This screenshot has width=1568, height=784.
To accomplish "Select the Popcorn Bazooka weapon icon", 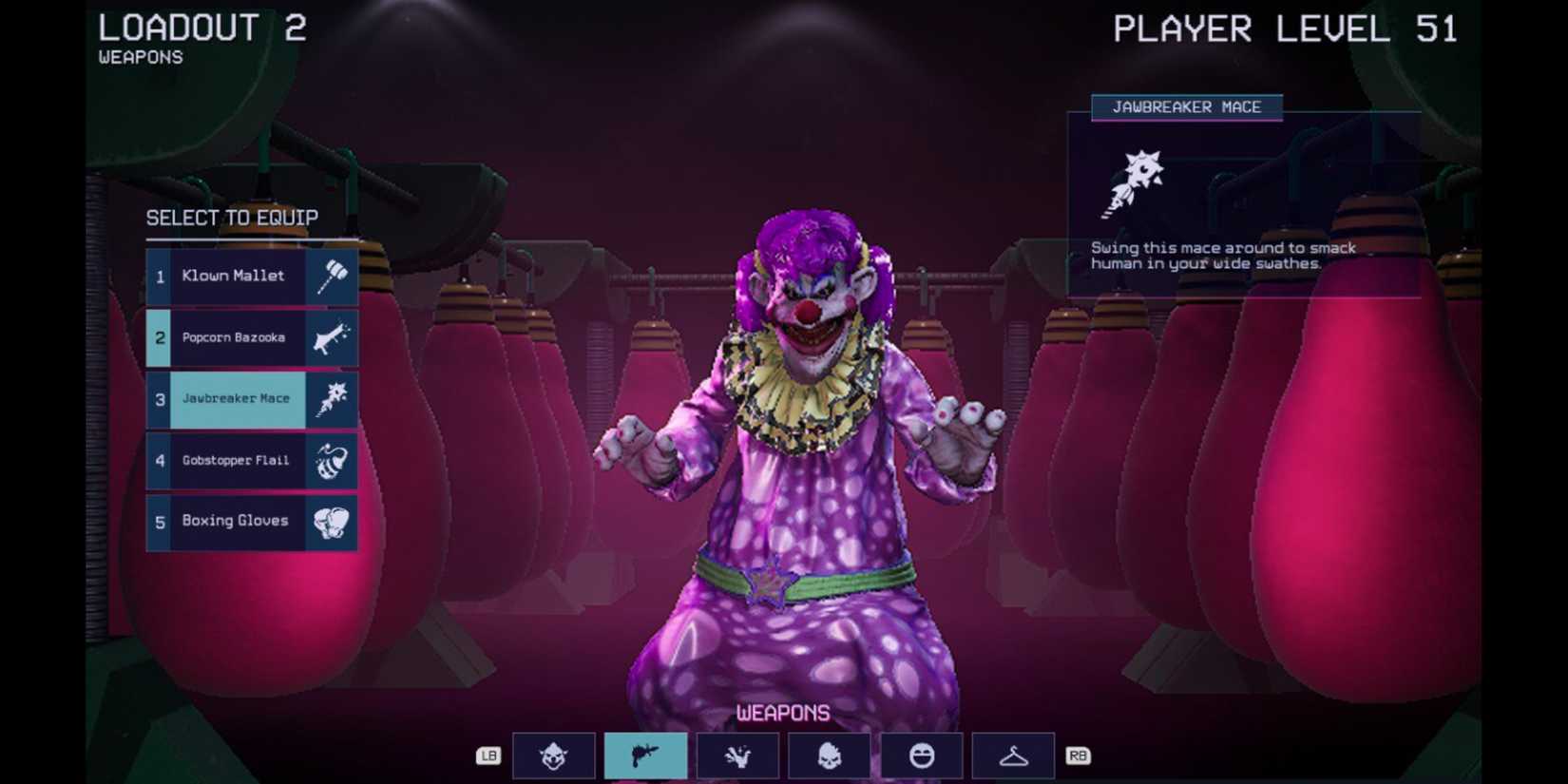I will pos(331,337).
